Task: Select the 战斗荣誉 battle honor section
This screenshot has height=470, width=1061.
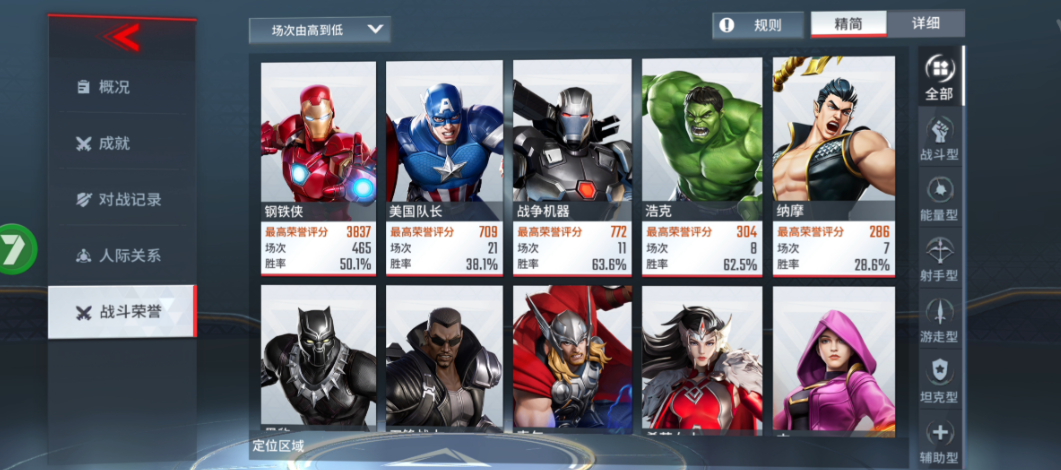Action: point(121,311)
